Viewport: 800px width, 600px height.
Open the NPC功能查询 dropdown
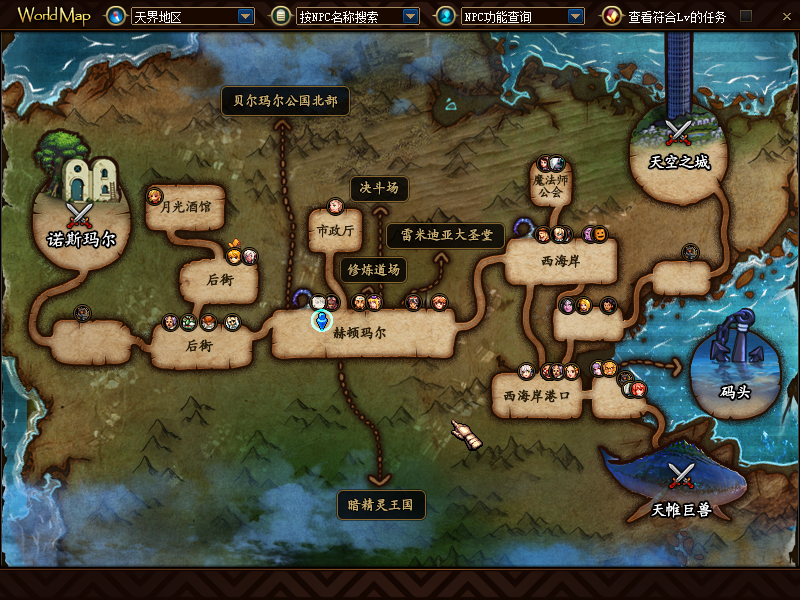click(575, 17)
